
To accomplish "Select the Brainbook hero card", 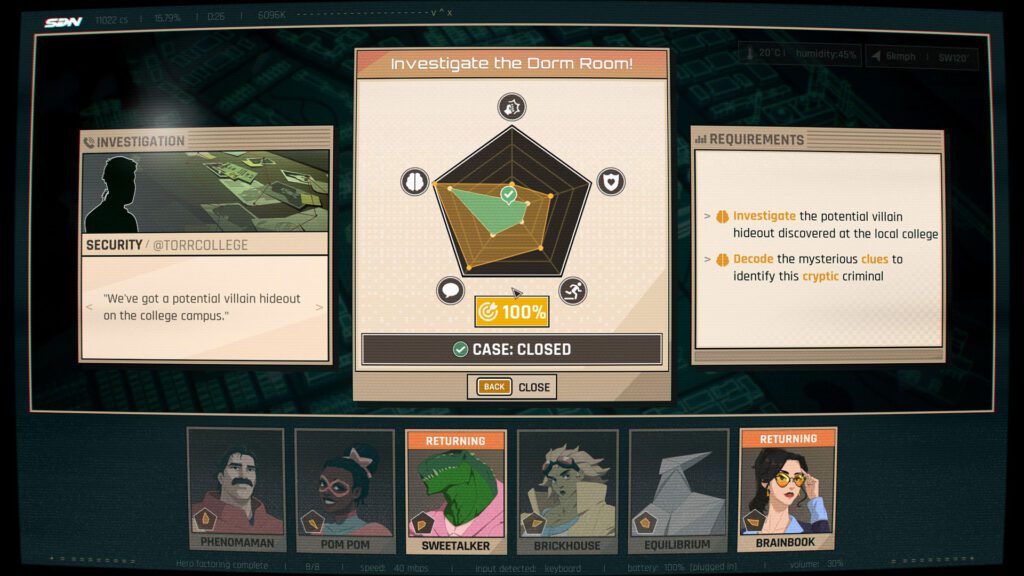I will click(788, 490).
